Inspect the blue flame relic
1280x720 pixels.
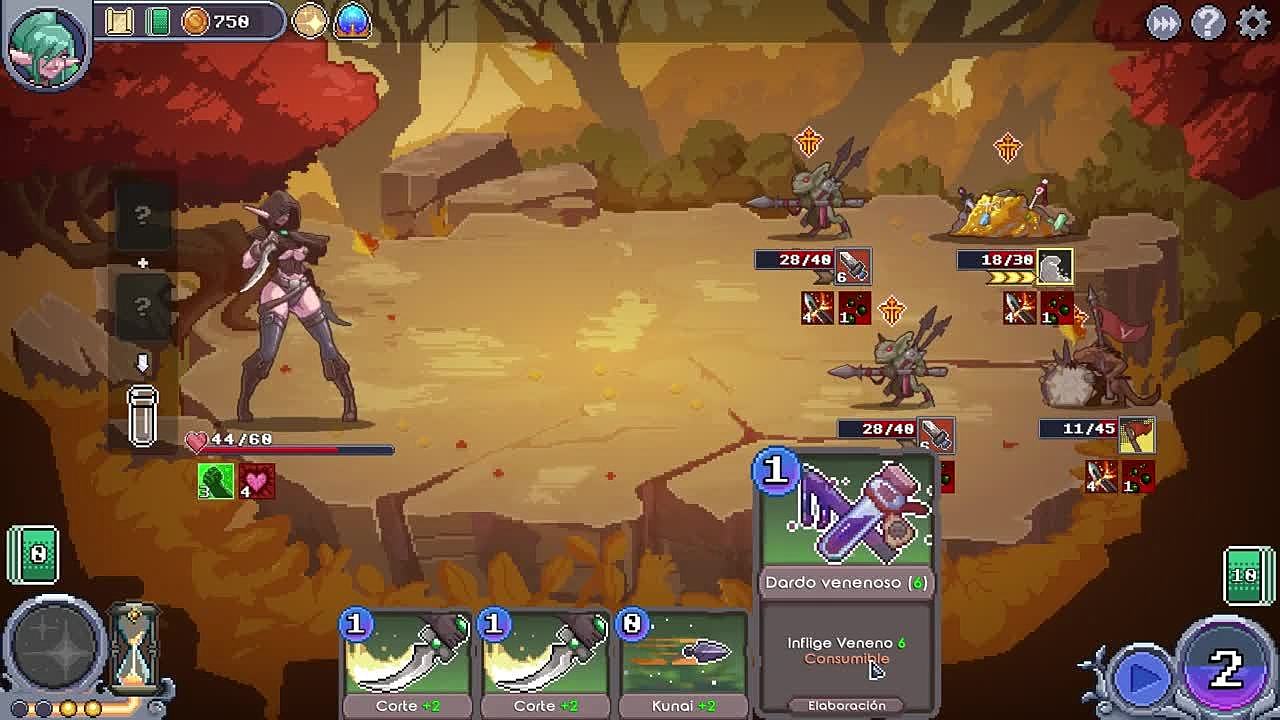point(352,21)
